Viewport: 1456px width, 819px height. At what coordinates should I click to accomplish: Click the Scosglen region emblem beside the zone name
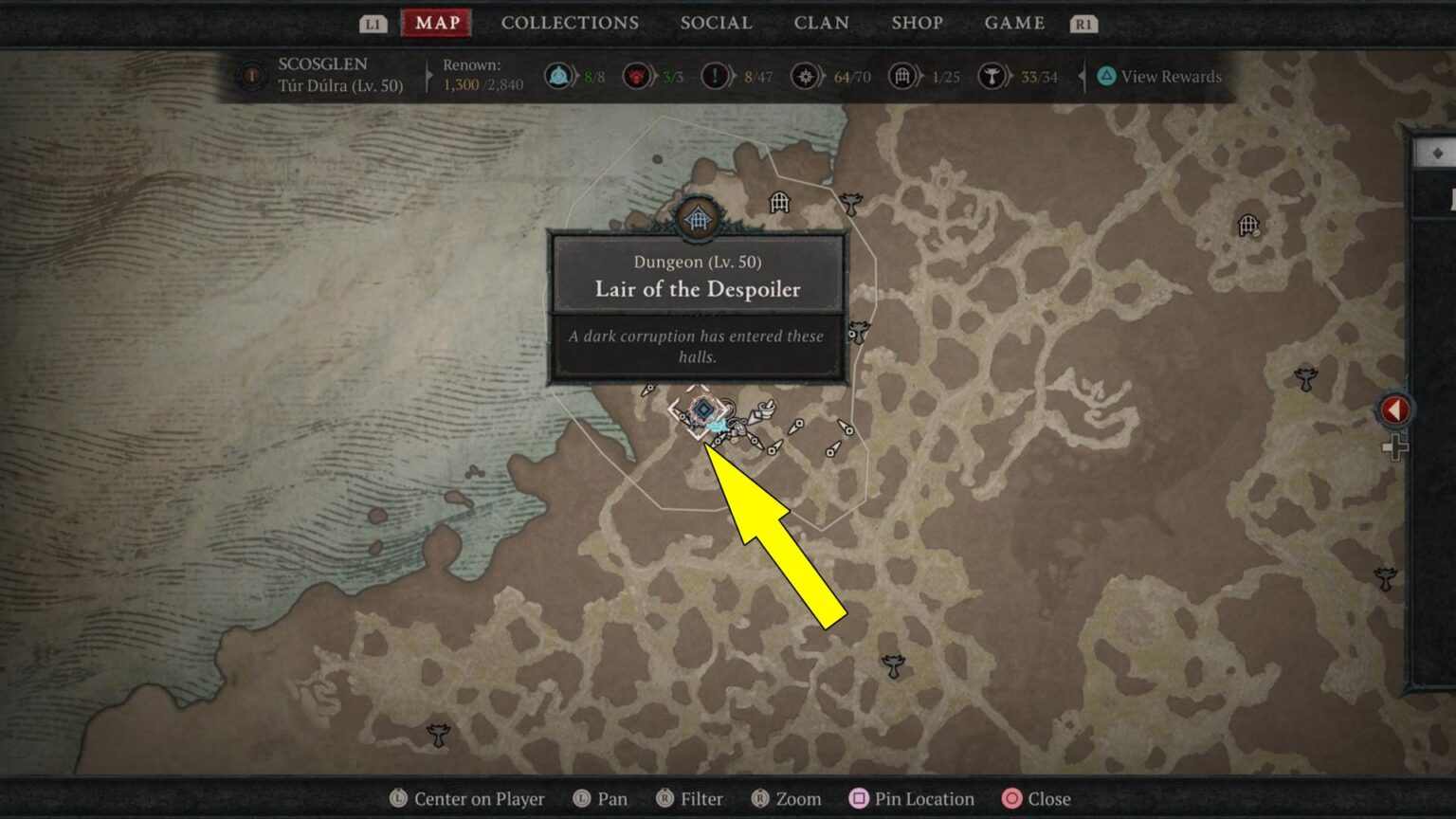(250, 76)
